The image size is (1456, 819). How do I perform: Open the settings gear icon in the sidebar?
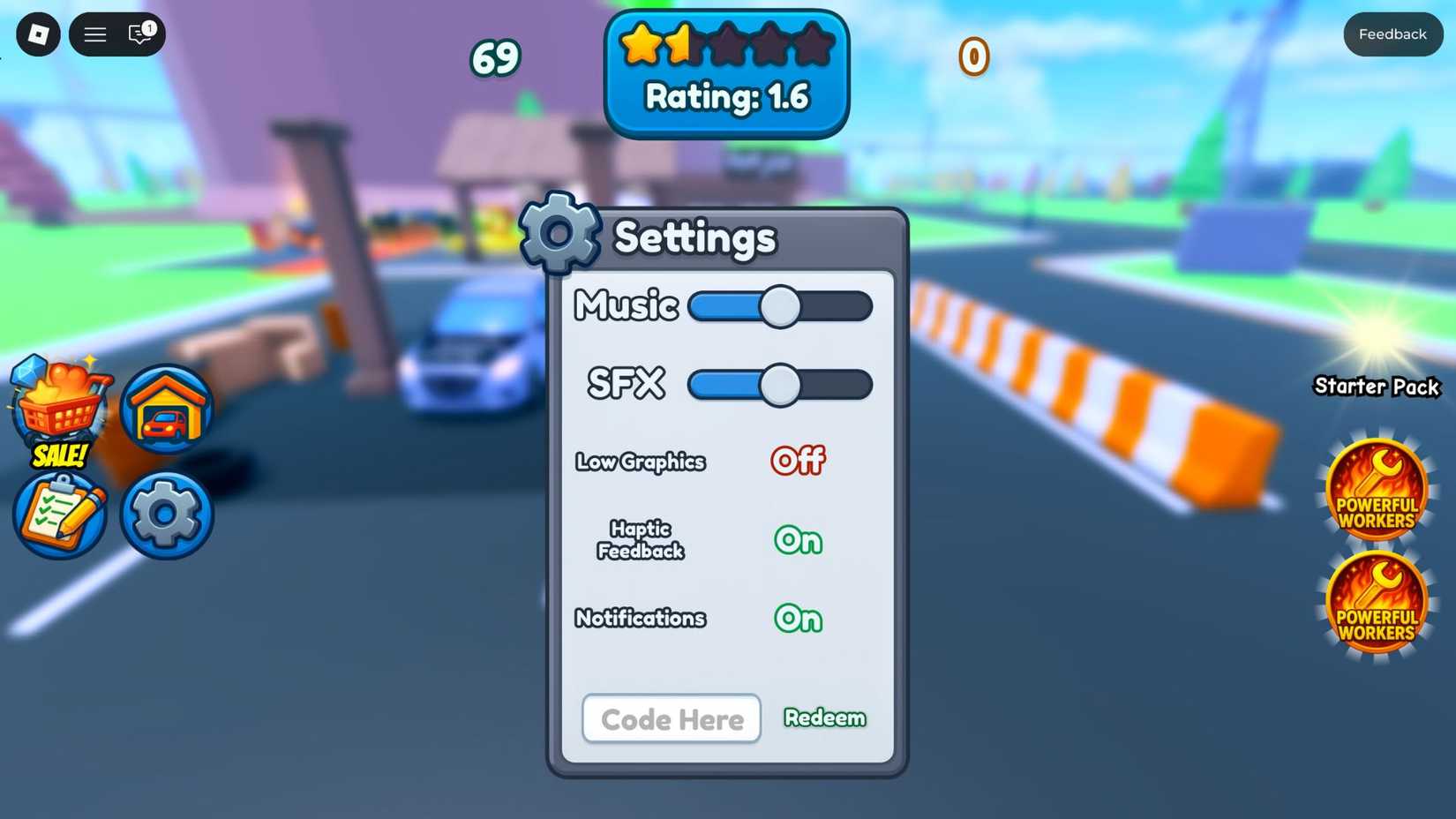point(166,515)
